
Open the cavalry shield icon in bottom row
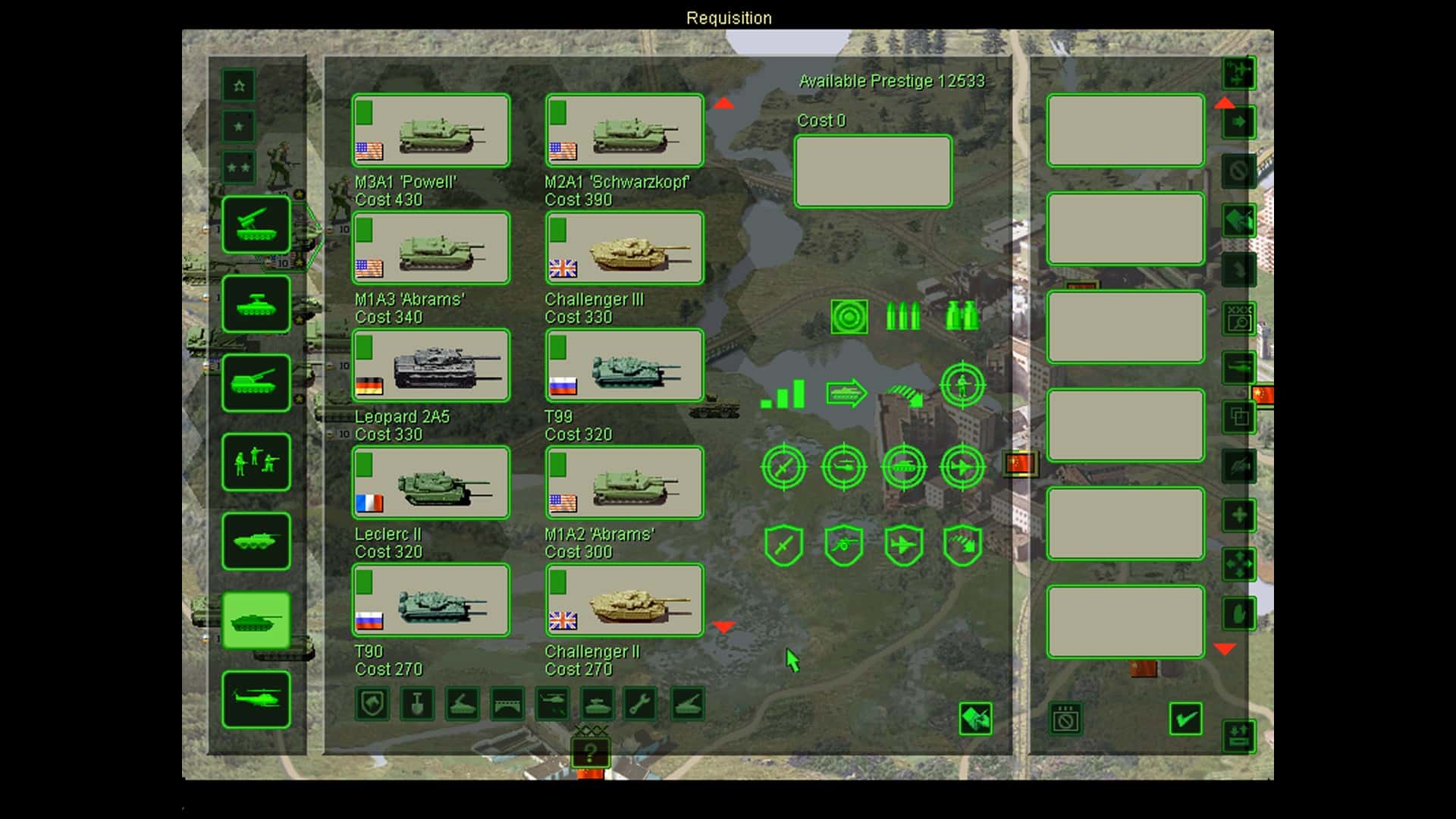[372, 704]
